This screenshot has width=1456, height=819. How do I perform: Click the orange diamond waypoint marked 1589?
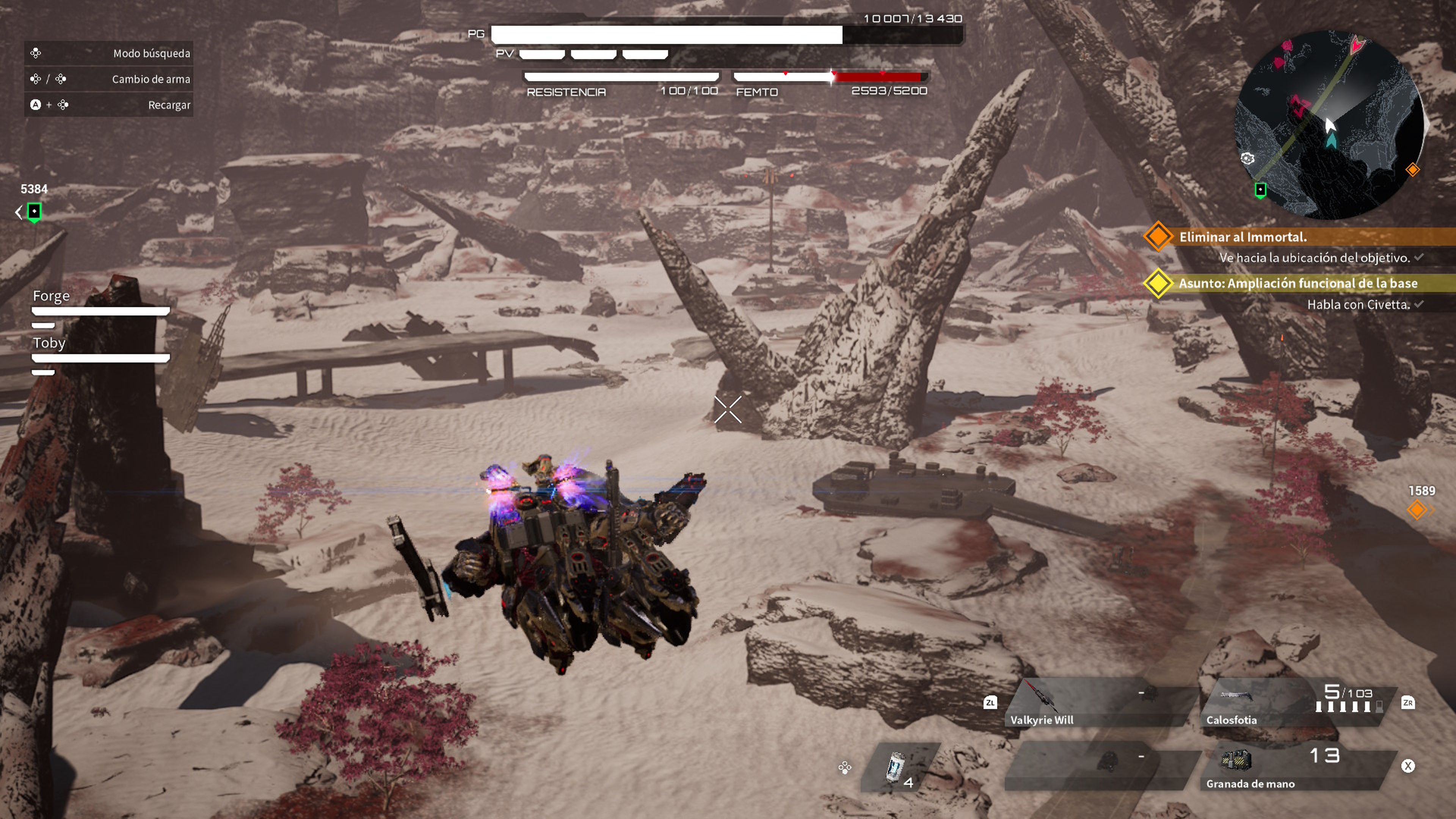1417,510
